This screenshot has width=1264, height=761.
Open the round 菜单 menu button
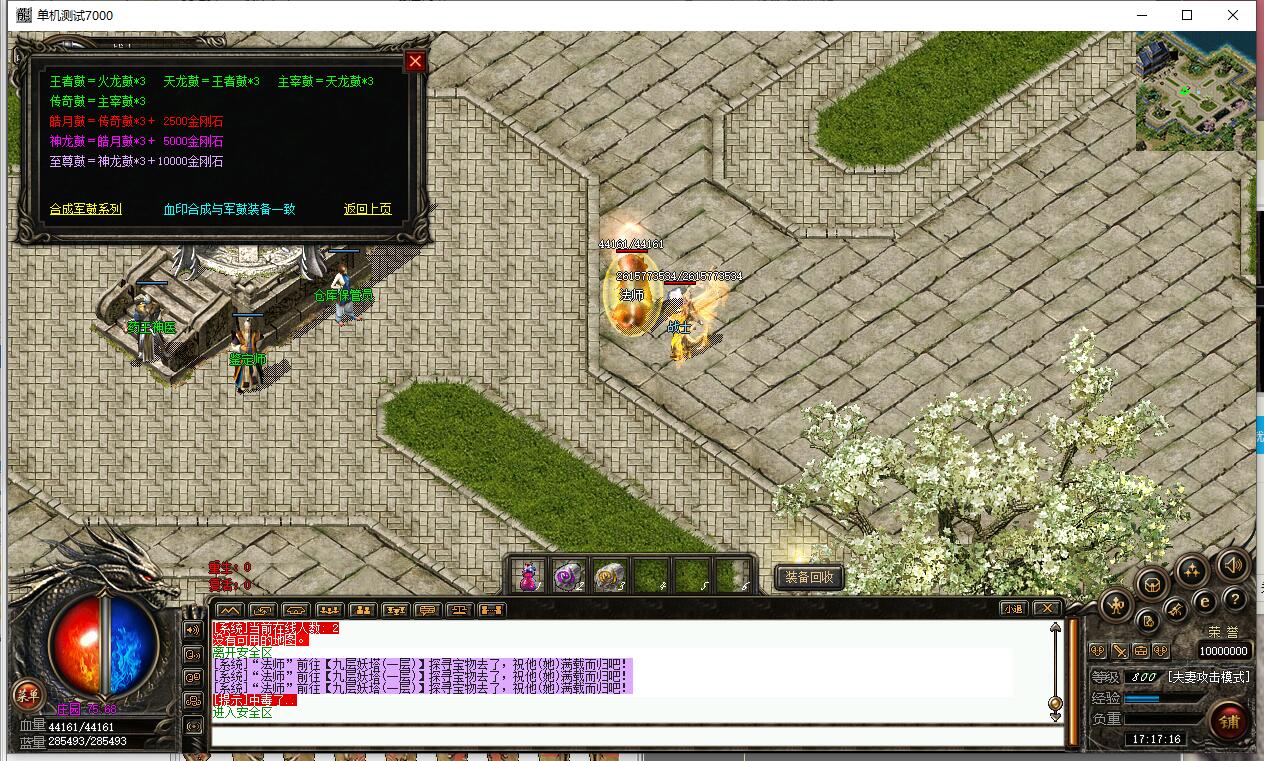26,695
